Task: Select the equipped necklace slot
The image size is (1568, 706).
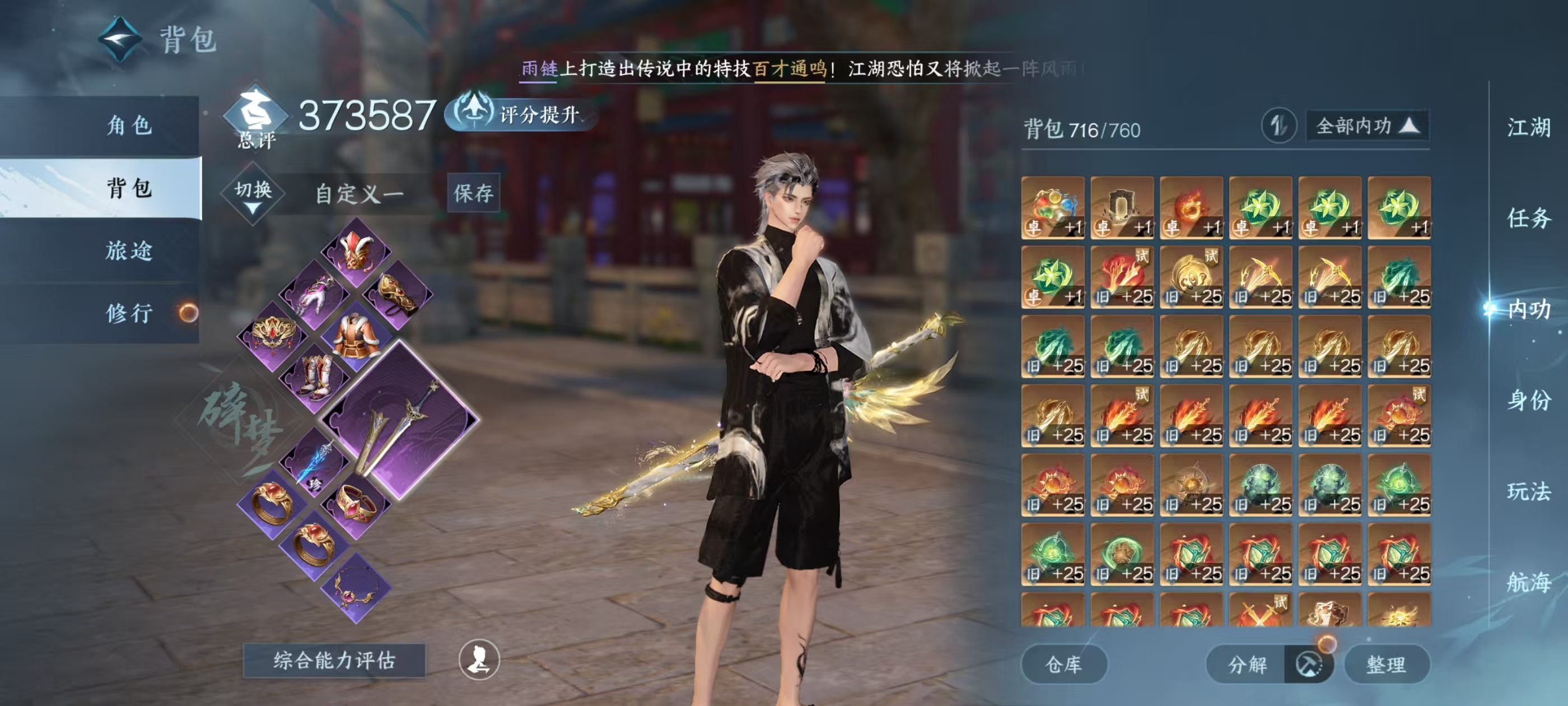Action: 357,588
